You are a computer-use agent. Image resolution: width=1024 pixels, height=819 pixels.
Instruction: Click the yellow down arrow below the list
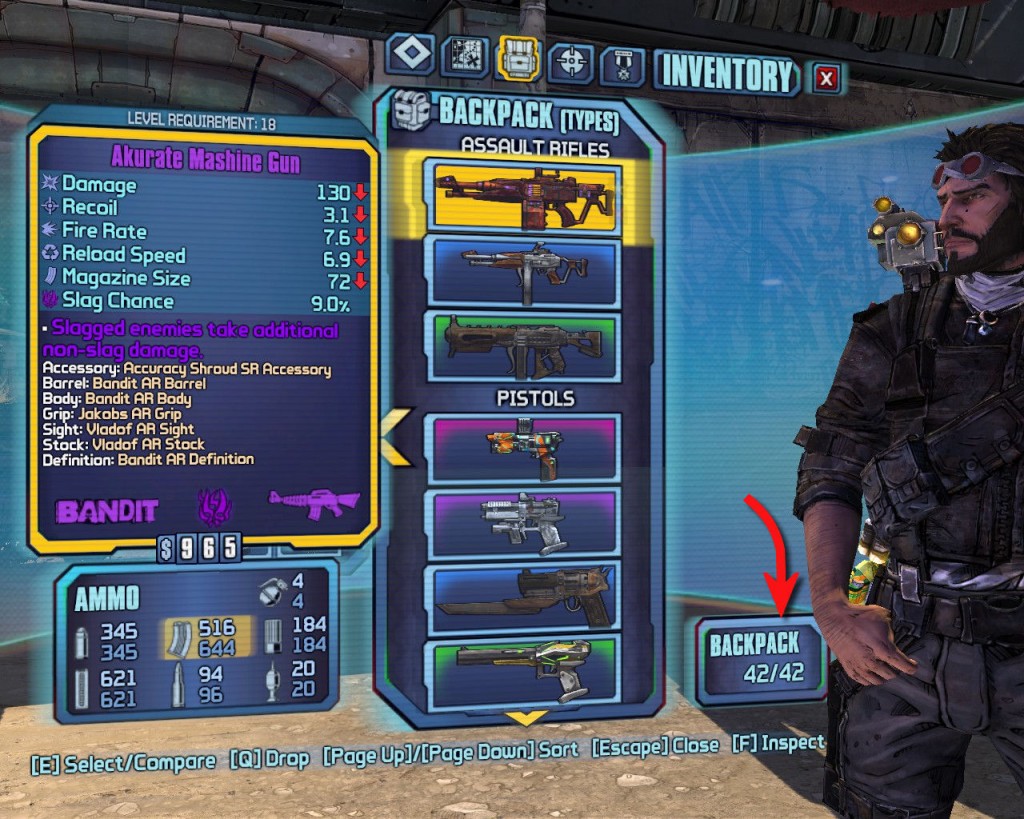[527, 718]
